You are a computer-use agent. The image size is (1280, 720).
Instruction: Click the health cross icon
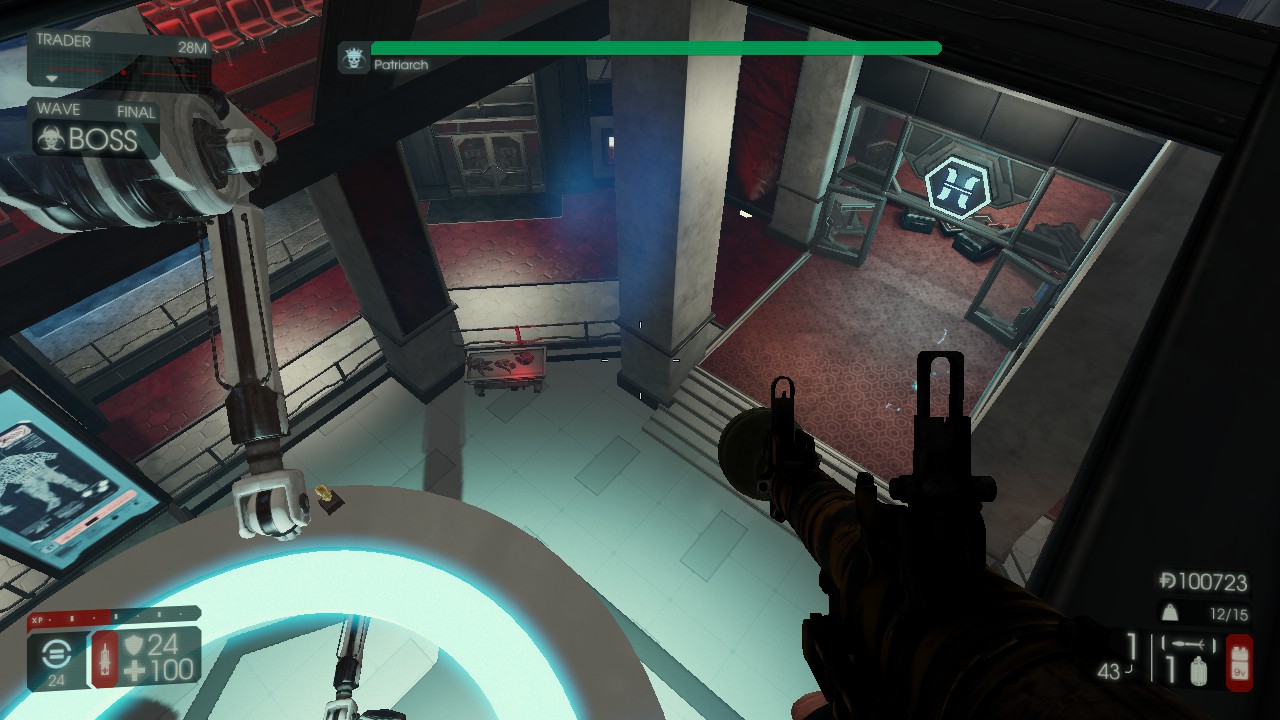tap(134, 671)
